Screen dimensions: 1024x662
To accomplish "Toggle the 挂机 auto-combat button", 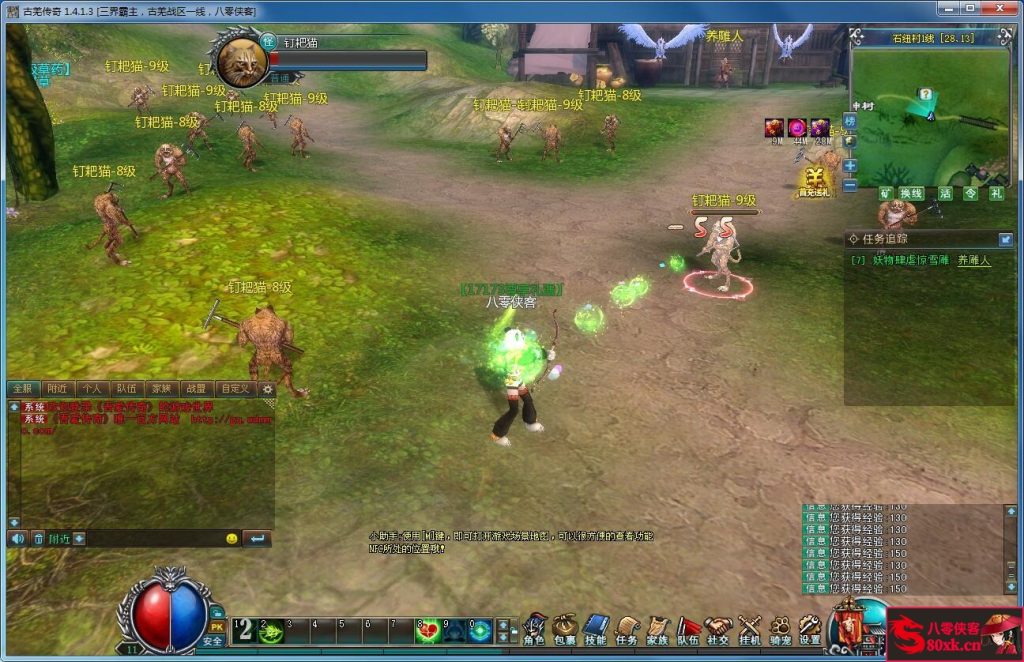I will pos(749,629).
